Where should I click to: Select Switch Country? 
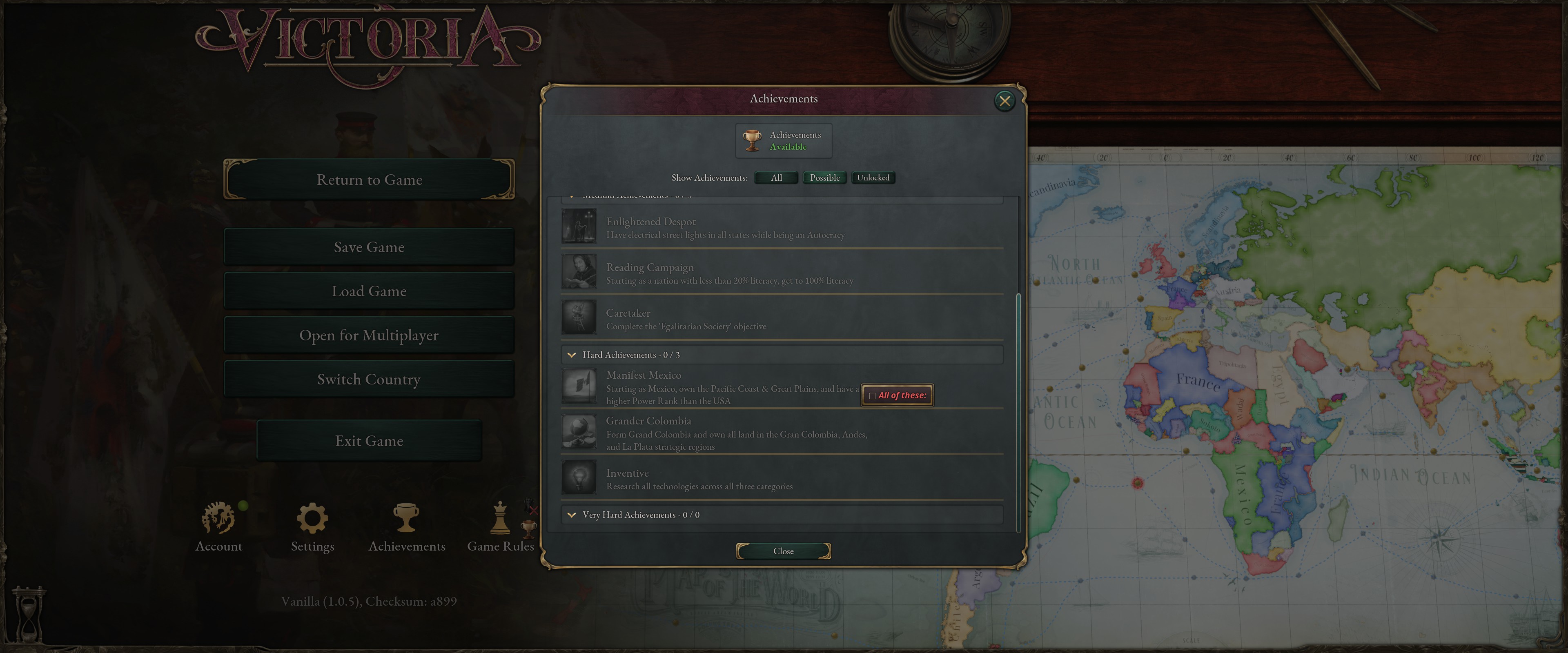(369, 378)
